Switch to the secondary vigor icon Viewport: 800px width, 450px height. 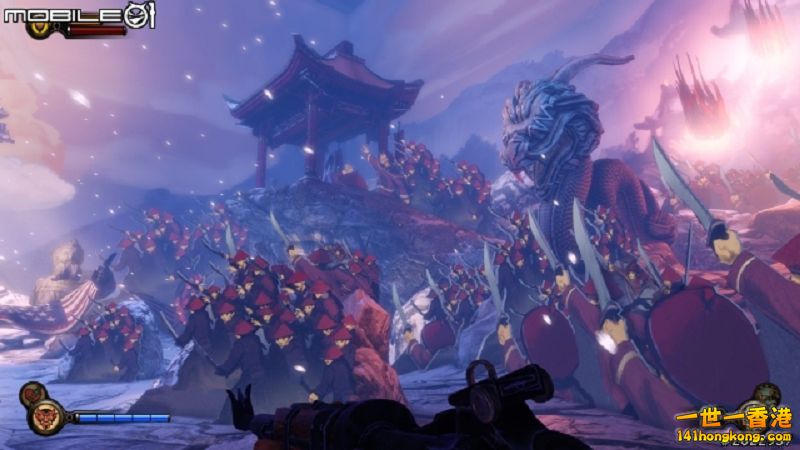32,391
